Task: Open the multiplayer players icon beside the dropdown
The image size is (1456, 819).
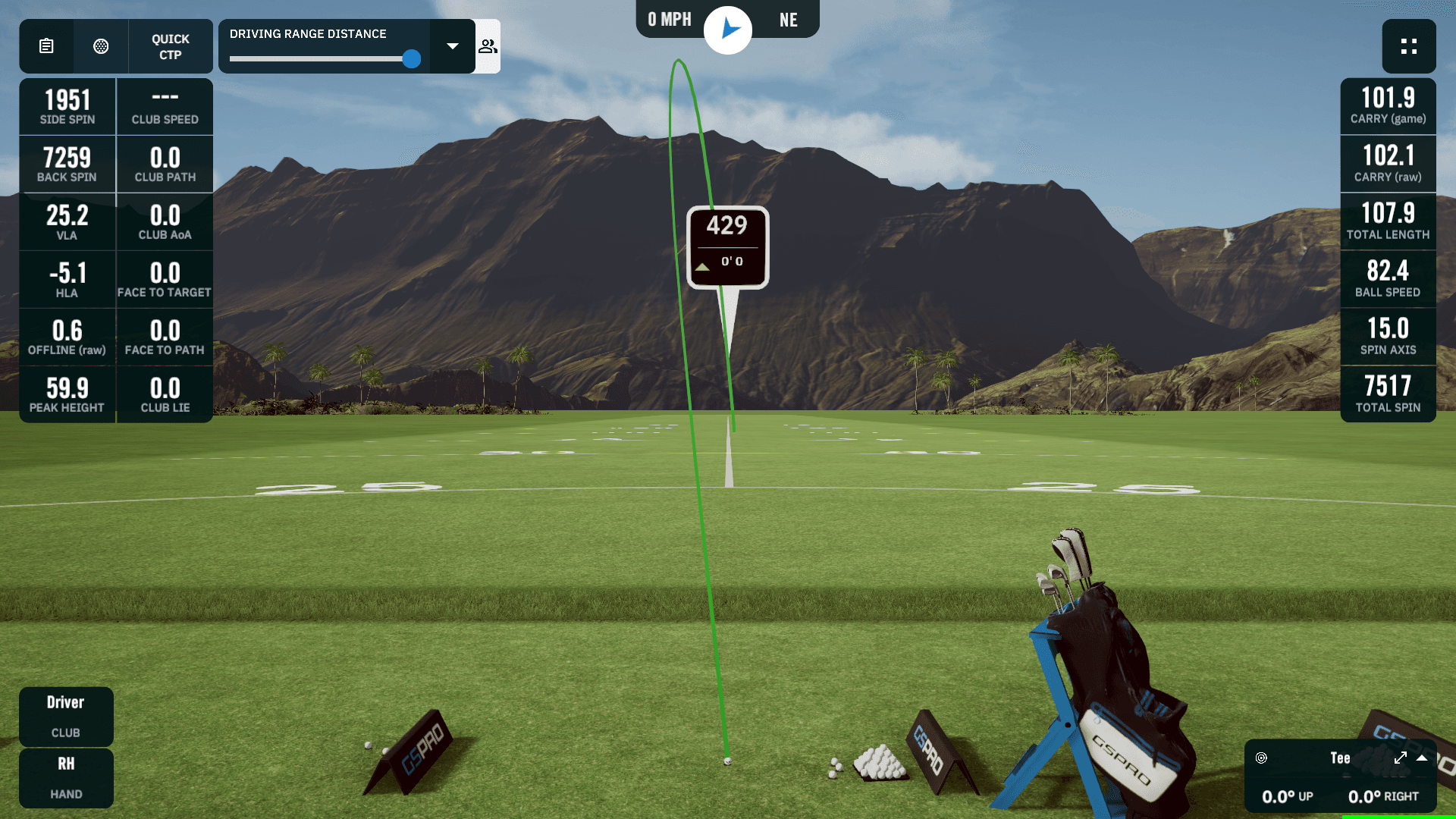Action: click(x=488, y=46)
